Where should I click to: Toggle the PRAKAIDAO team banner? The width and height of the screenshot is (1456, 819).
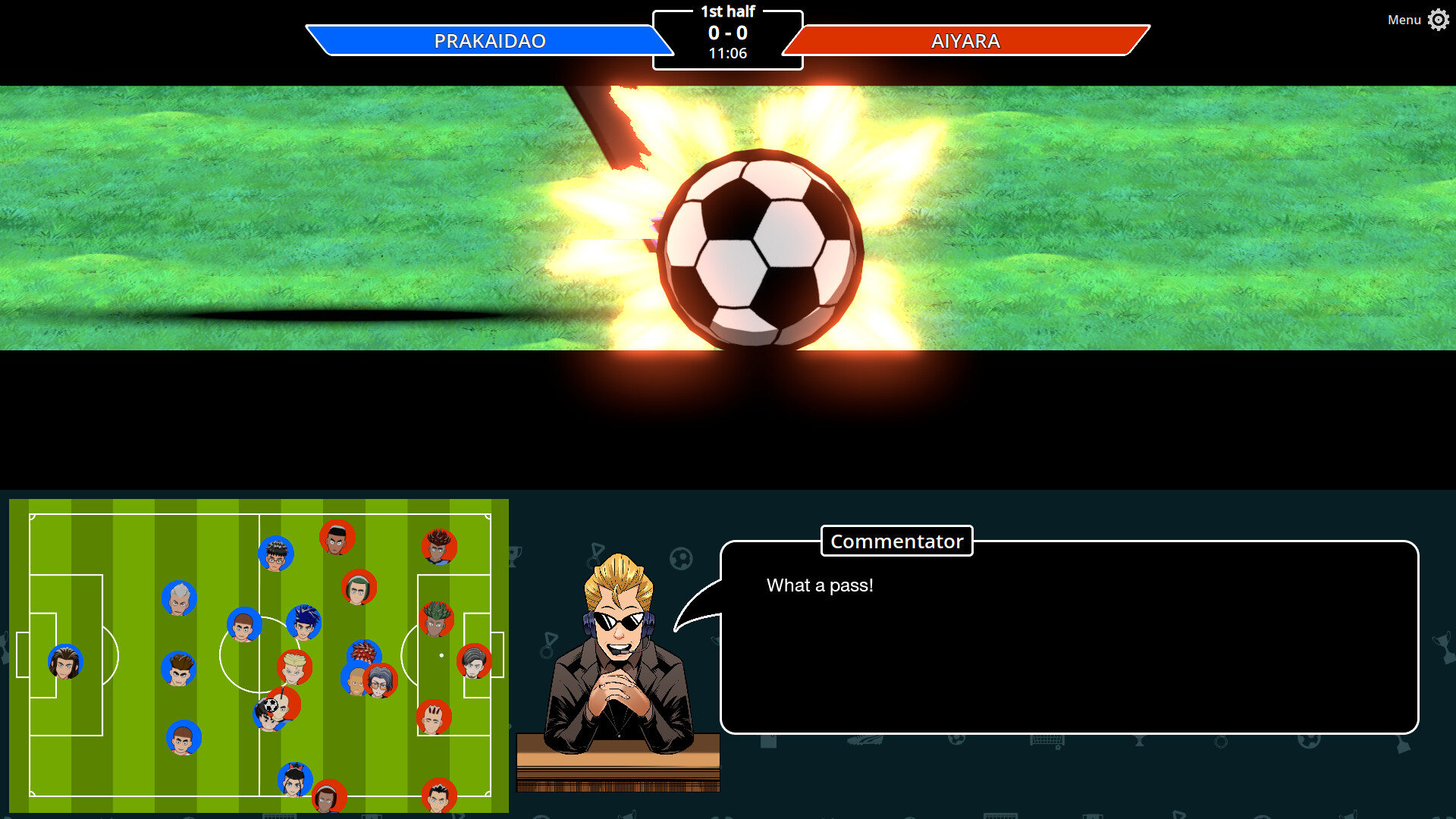tap(489, 41)
